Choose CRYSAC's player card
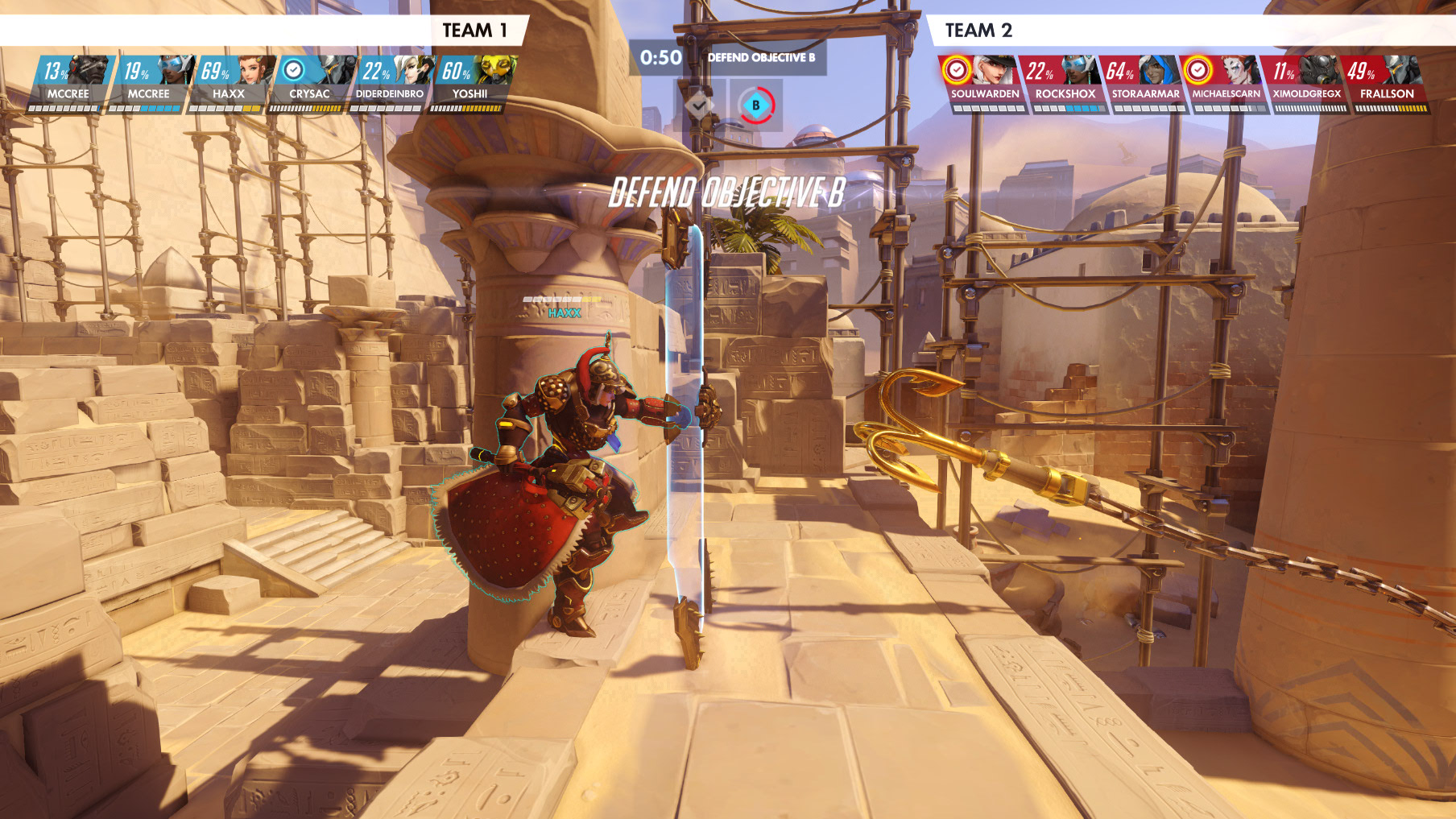1456x819 pixels. (310, 84)
